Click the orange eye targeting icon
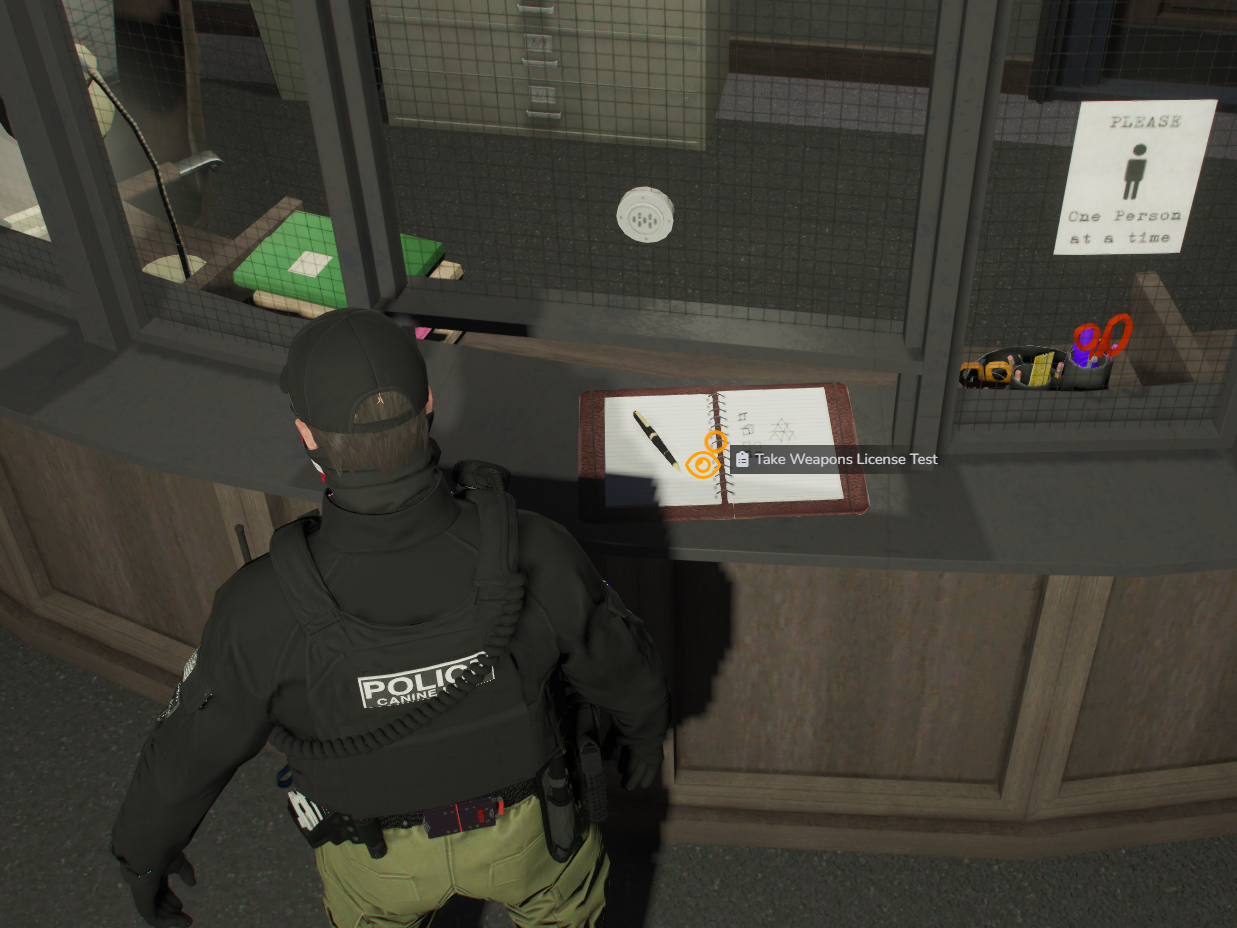Screen dimensions: 1237x928 [x=703, y=464]
